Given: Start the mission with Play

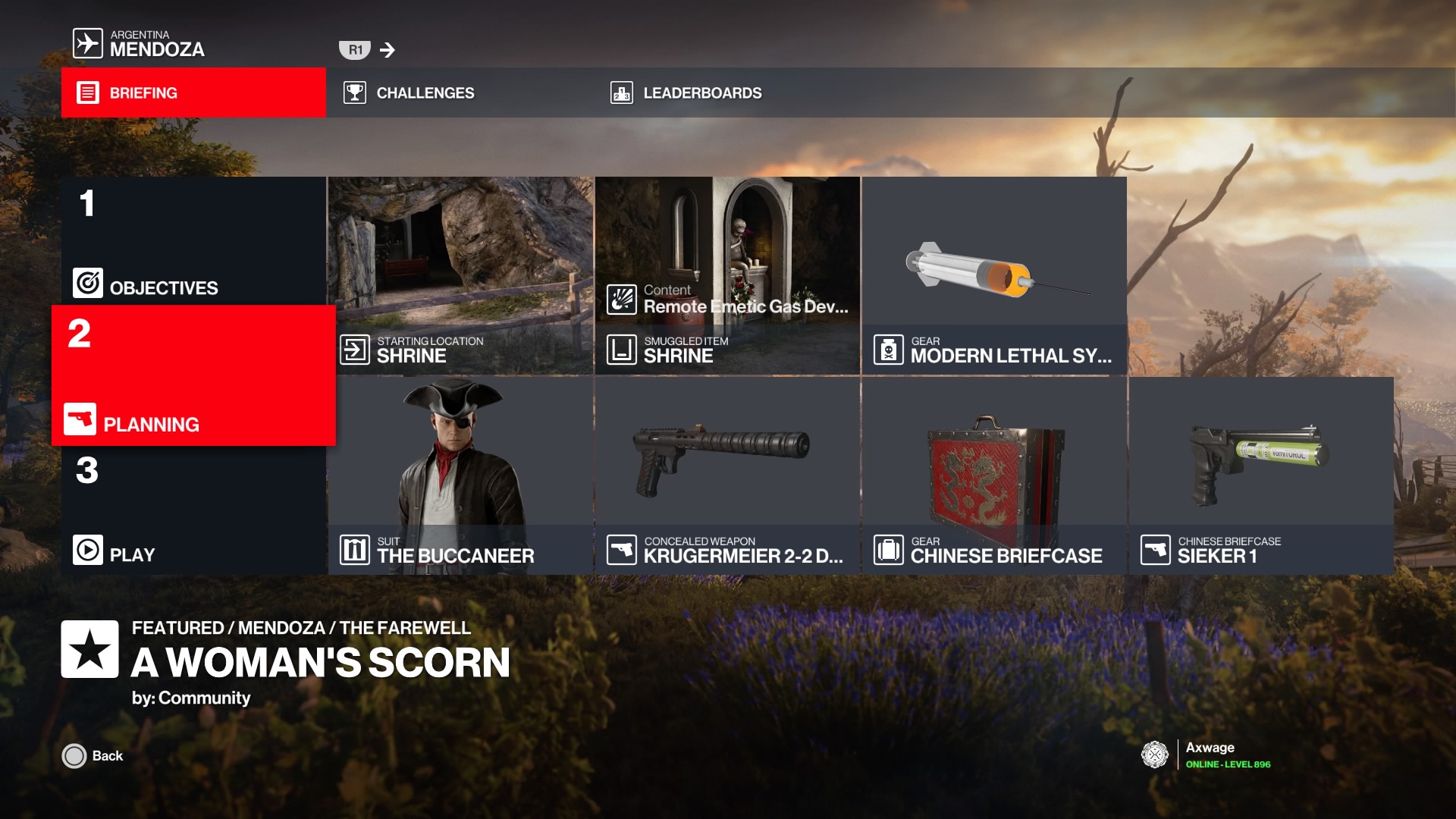Looking at the screenshot, I should point(193,510).
